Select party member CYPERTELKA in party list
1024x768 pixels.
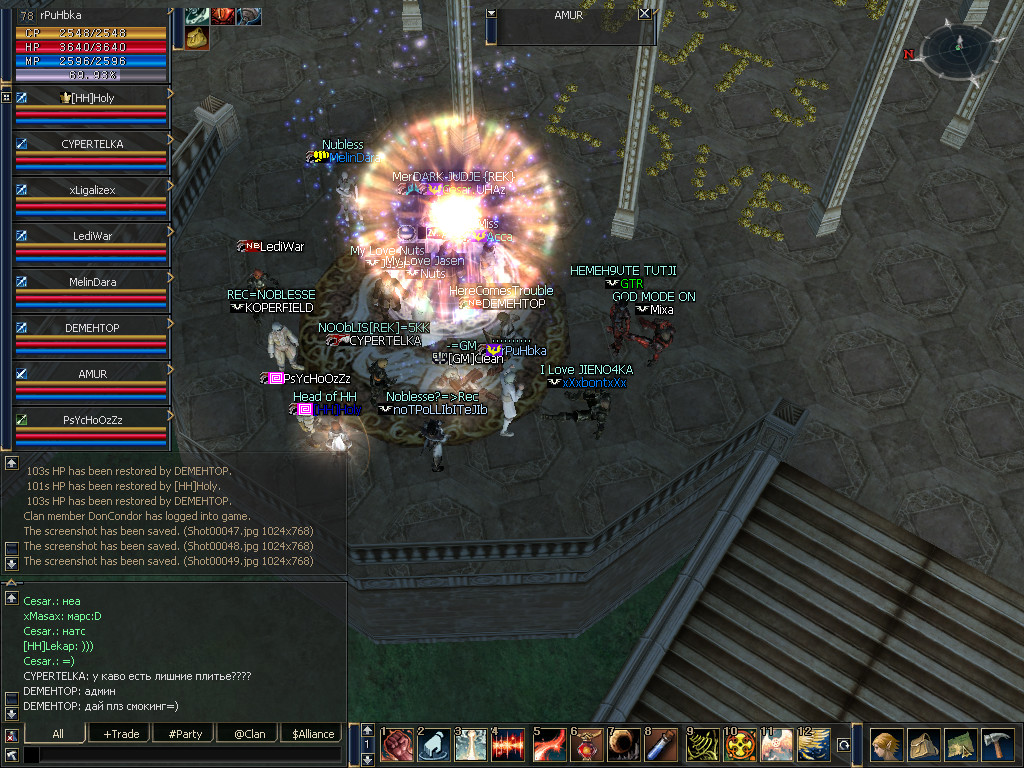point(92,144)
